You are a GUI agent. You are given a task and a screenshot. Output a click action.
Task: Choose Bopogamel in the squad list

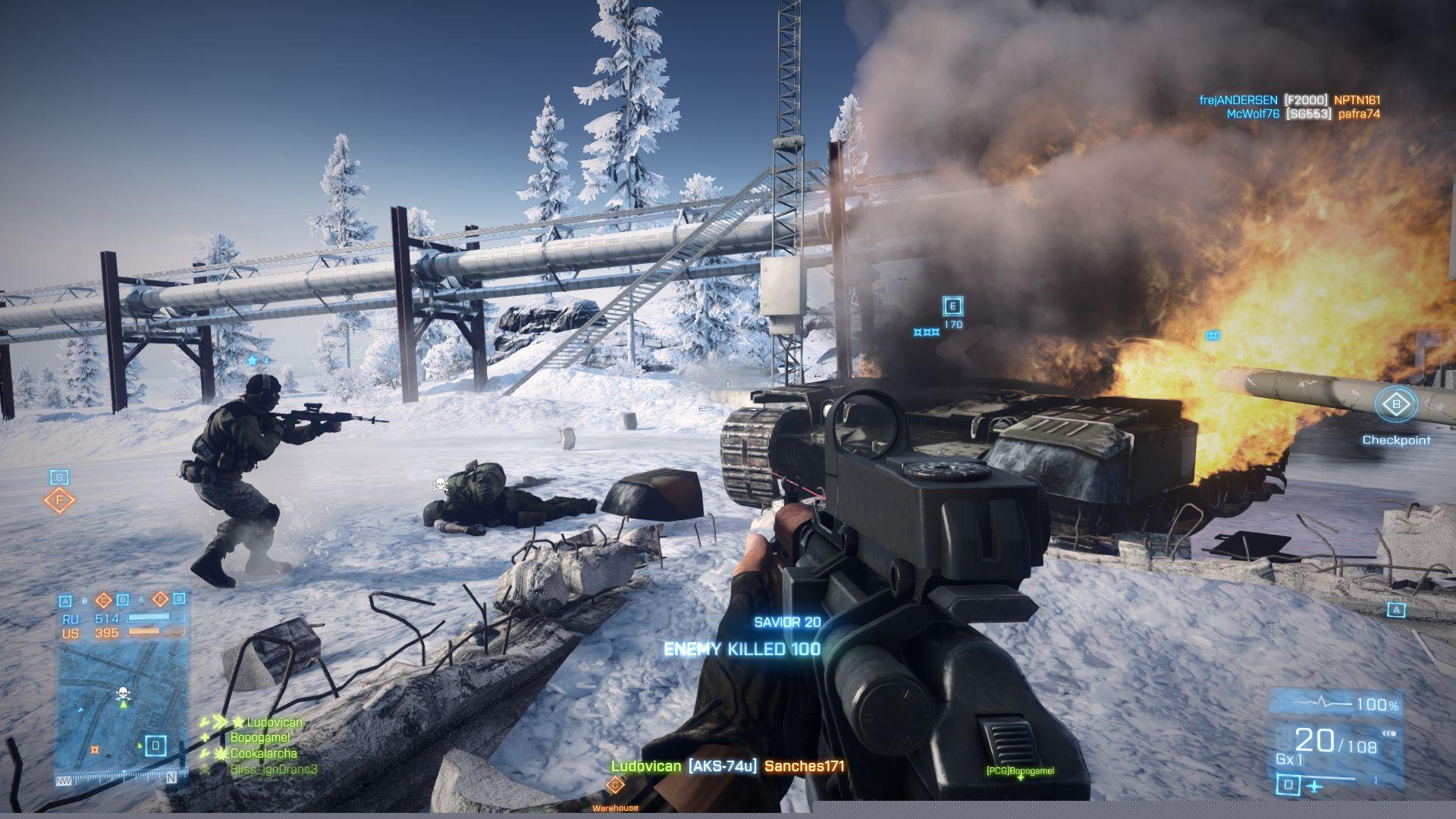pyautogui.click(x=260, y=738)
